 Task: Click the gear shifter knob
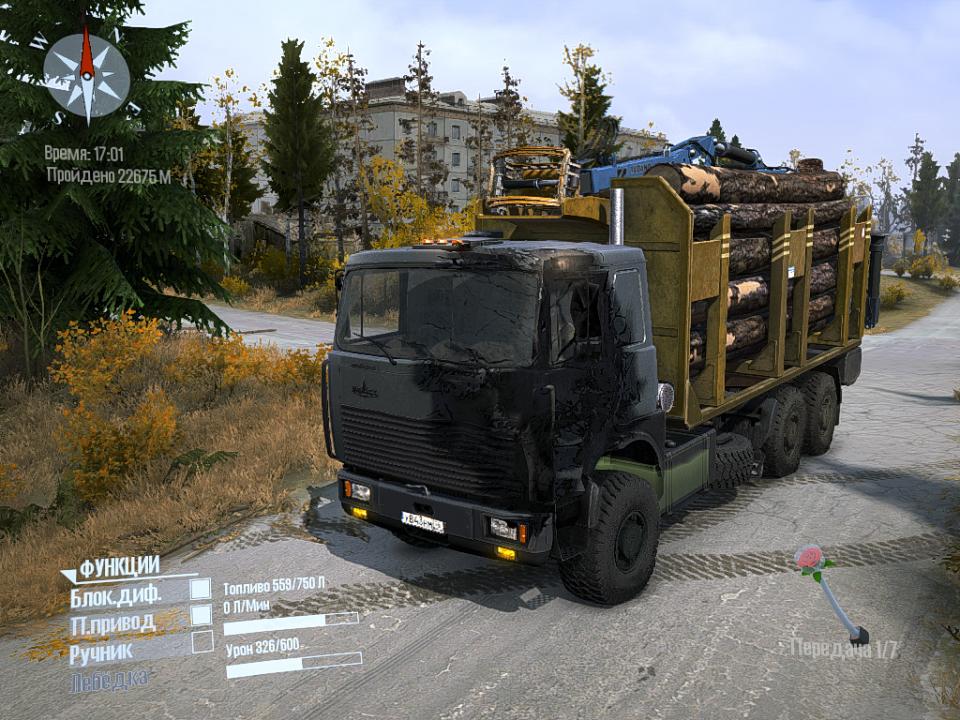810,559
